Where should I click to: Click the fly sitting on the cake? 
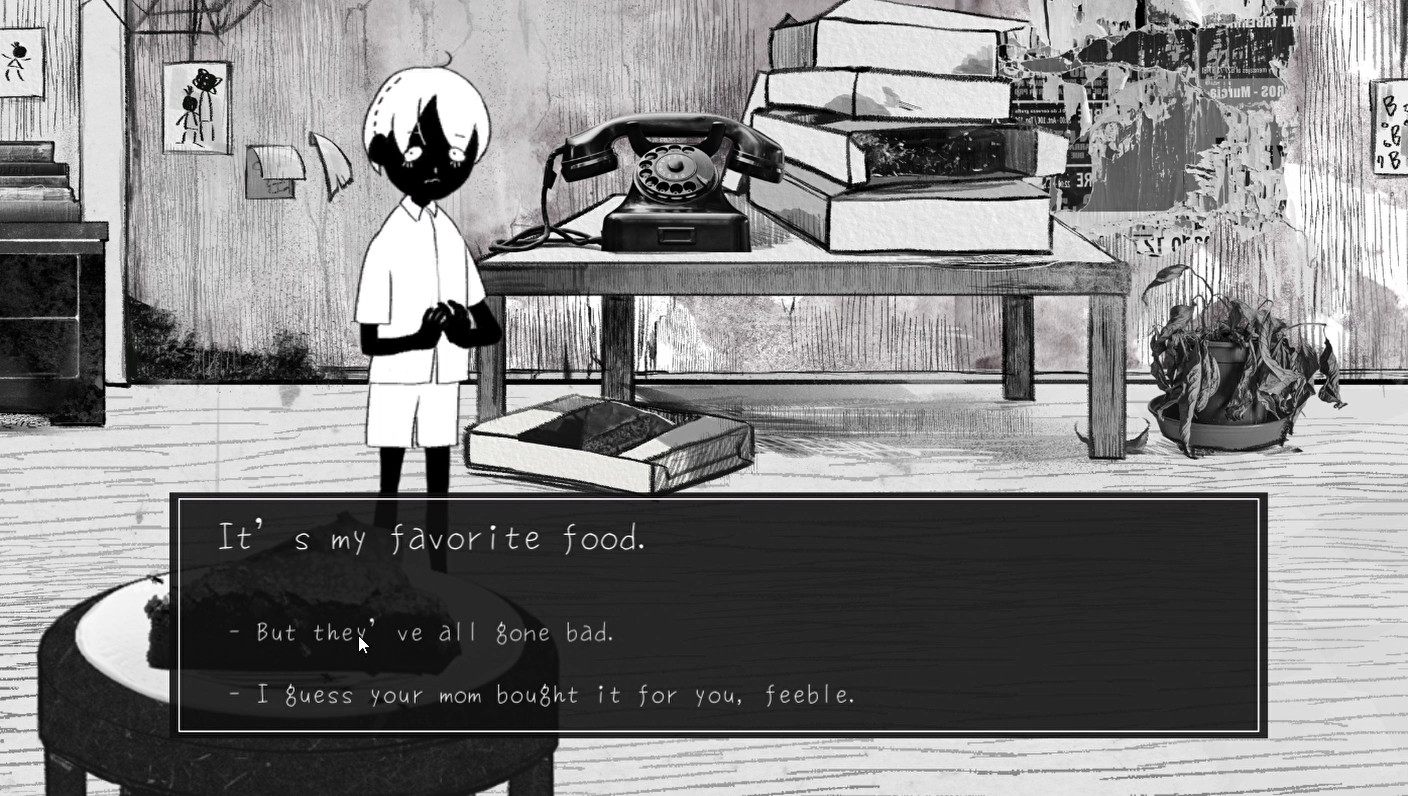[x=155, y=577]
